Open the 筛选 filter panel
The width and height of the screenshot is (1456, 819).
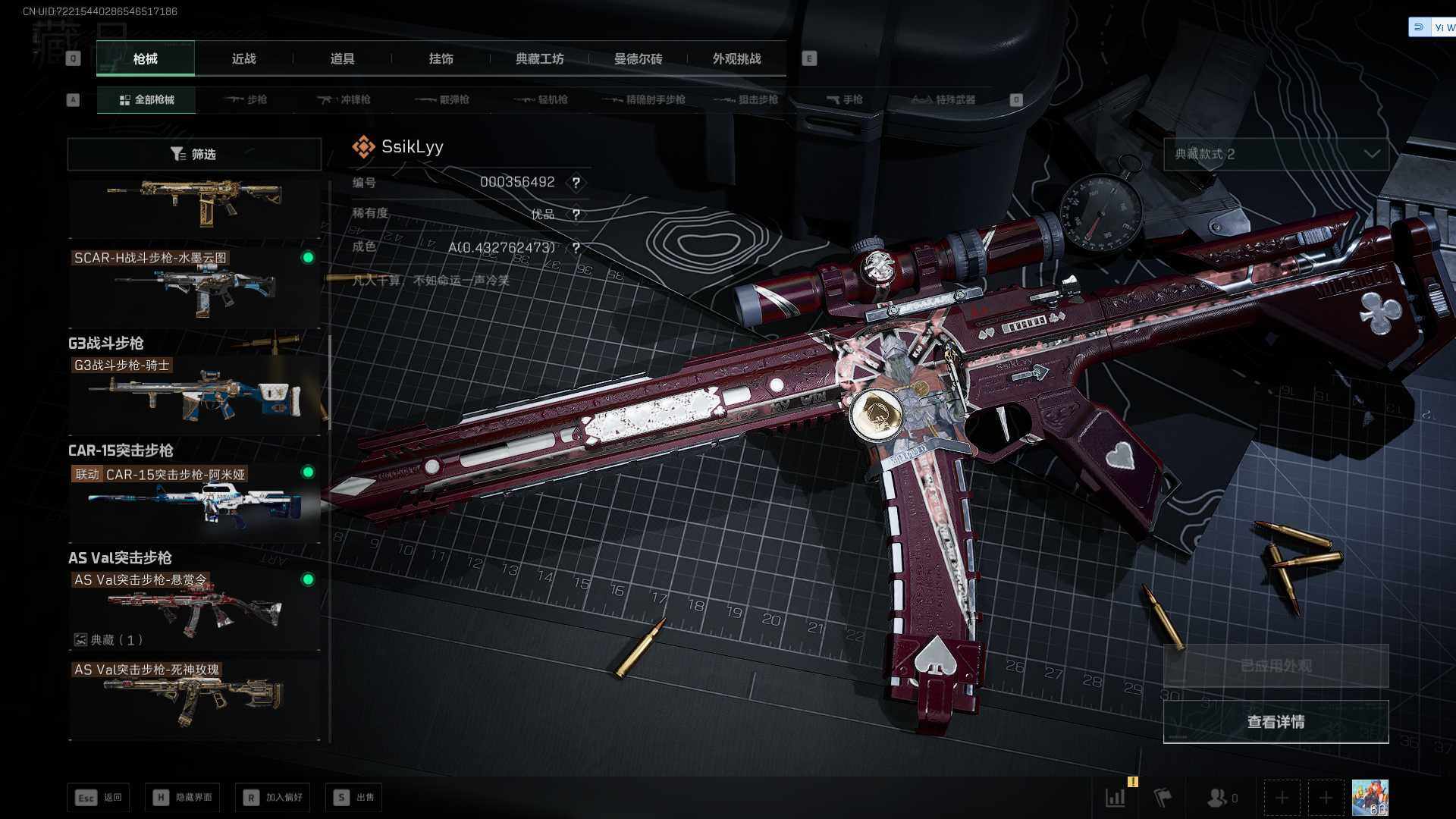[194, 155]
